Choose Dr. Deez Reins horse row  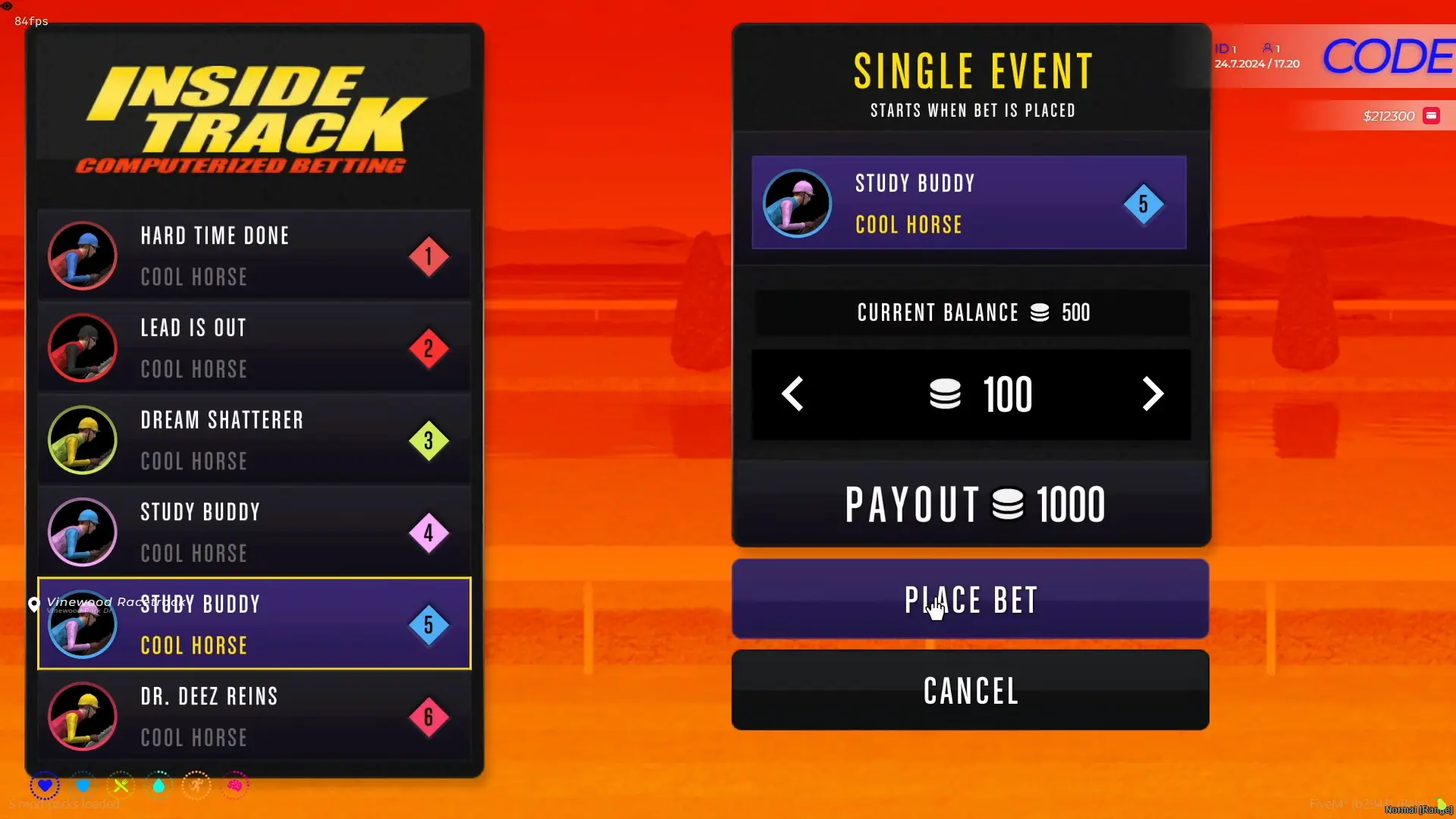click(254, 716)
